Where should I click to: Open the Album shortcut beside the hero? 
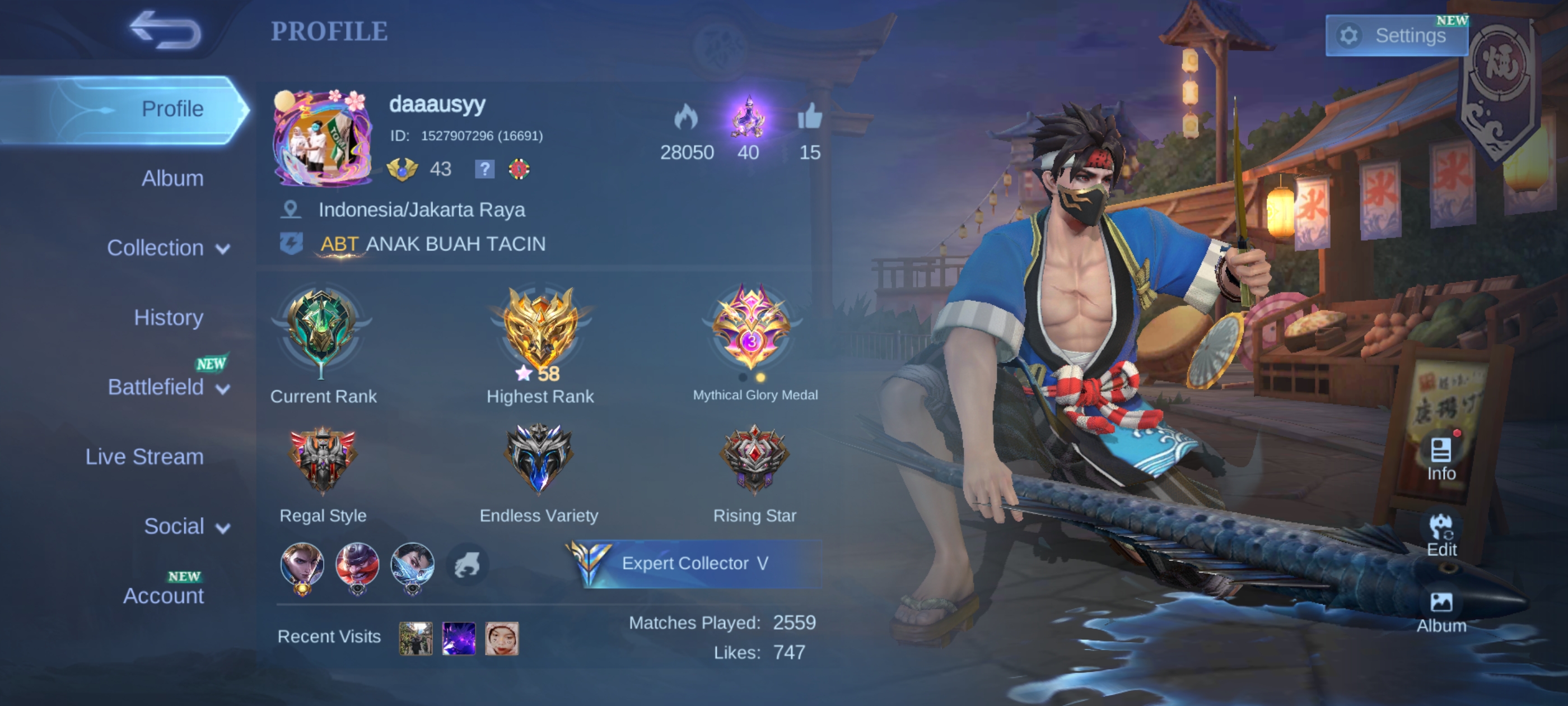pyautogui.click(x=1441, y=611)
